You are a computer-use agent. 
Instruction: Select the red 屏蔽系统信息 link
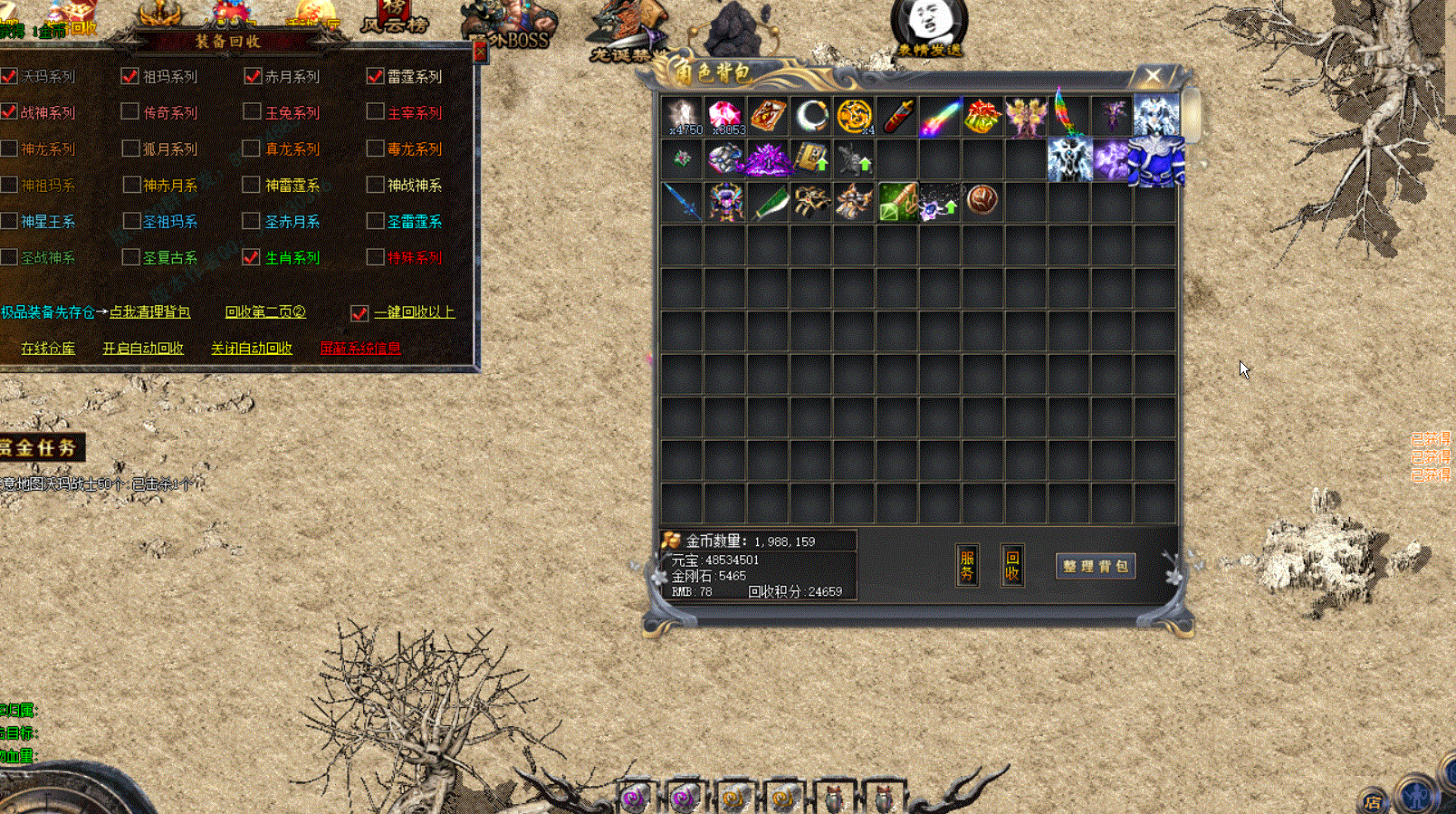[360, 349]
